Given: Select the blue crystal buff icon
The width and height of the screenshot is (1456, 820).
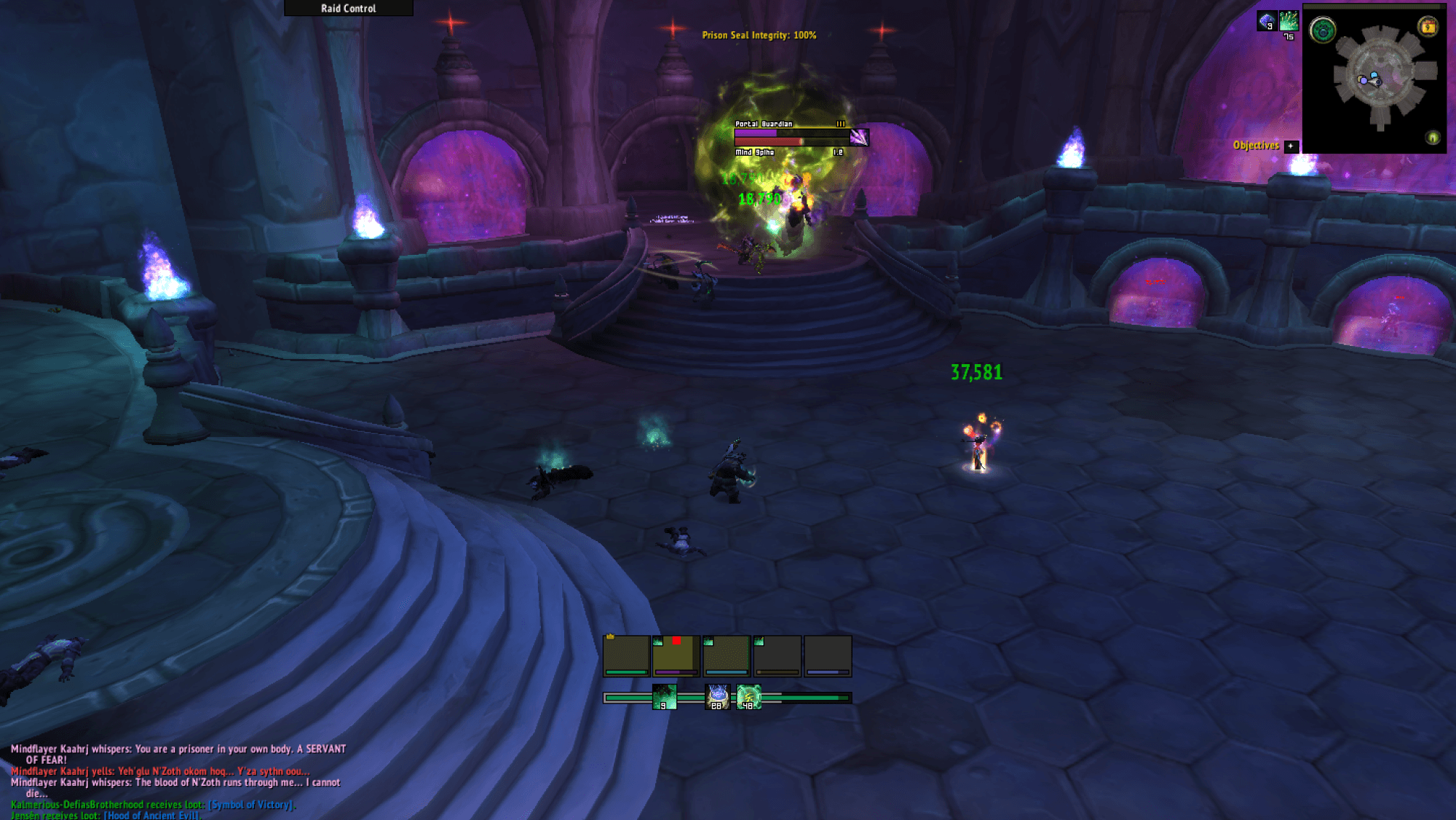Looking at the screenshot, I should tap(1266, 20).
